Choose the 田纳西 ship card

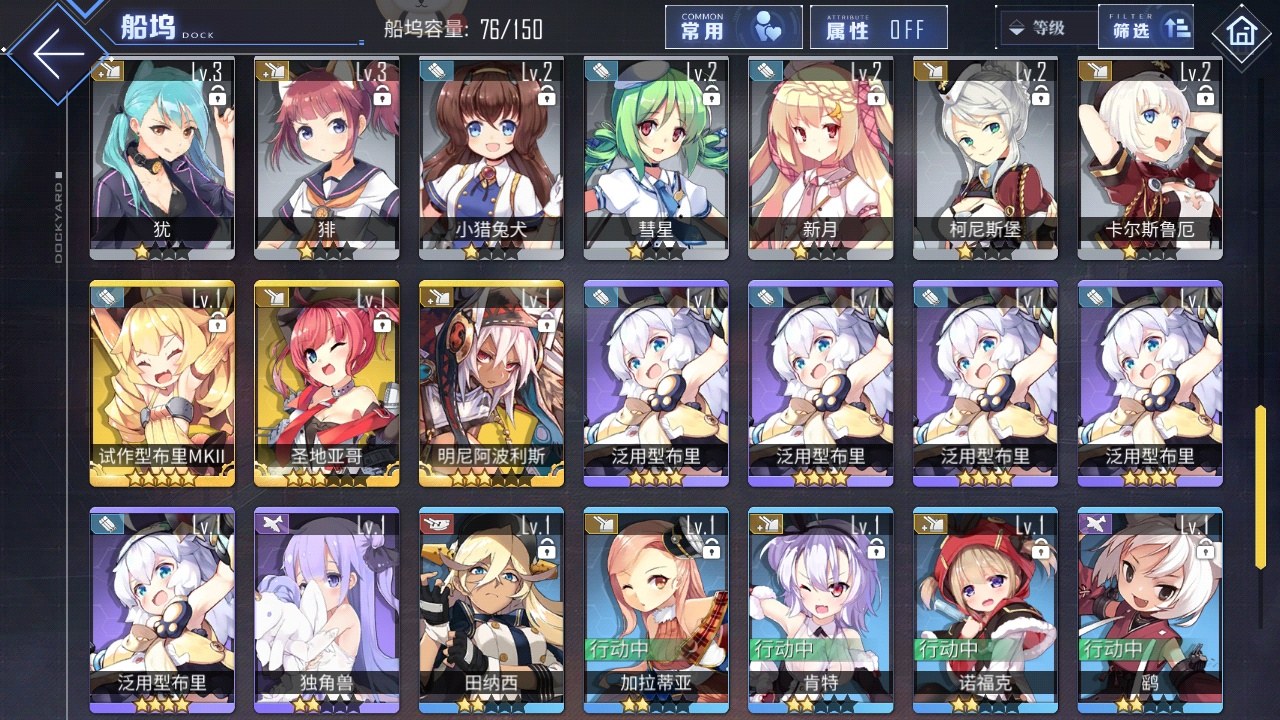pos(491,608)
